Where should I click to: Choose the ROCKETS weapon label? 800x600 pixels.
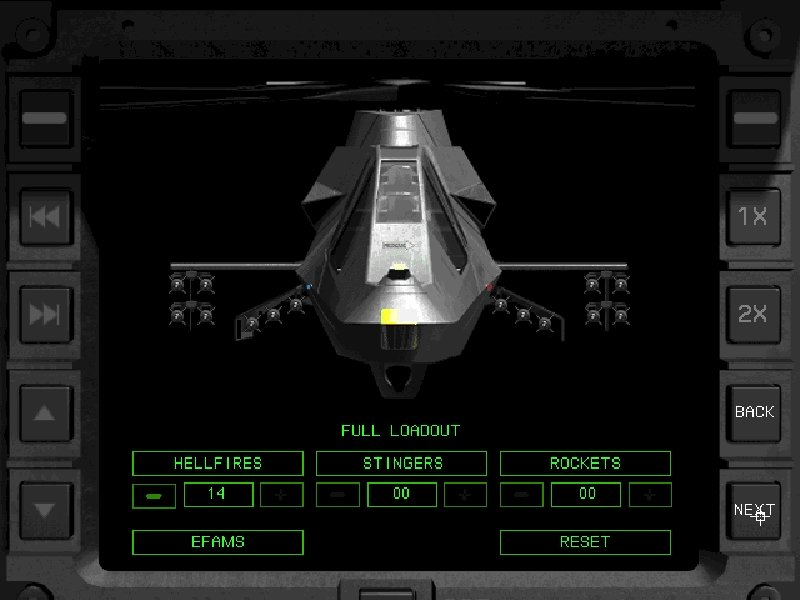coord(585,463)
